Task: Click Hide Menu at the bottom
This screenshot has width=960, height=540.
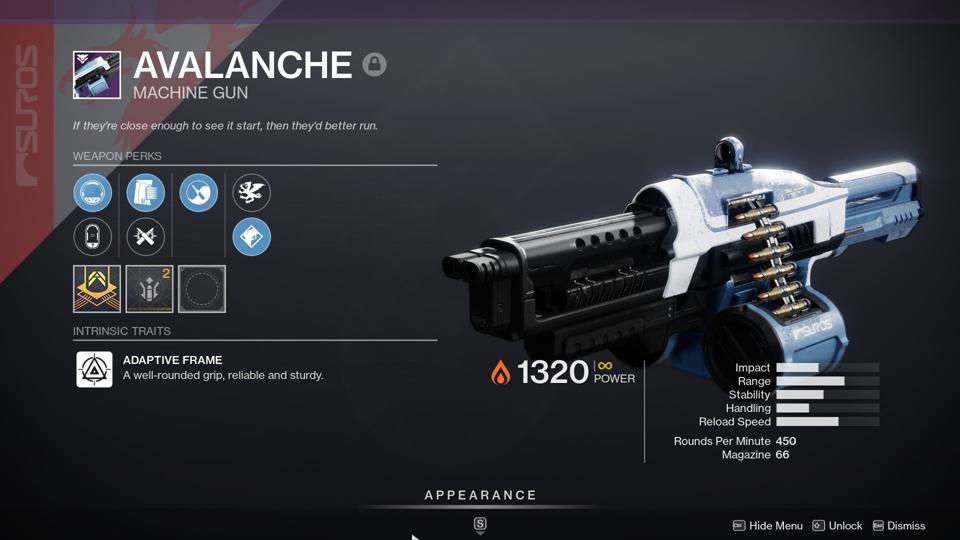Action: coord(768,526)
